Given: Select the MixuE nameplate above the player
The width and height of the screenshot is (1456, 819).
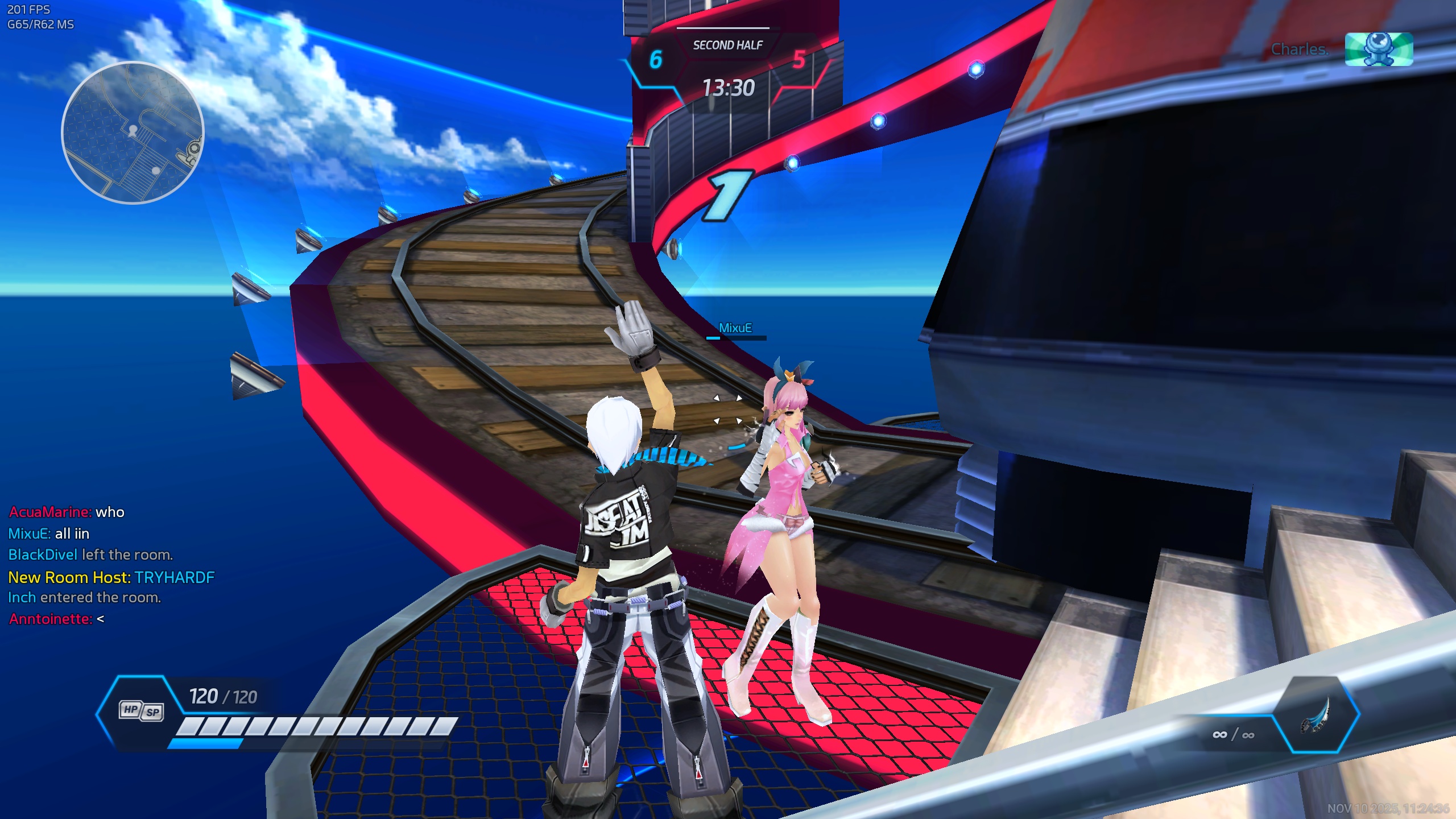Looking at the screenshot, I should coord(735,328).
